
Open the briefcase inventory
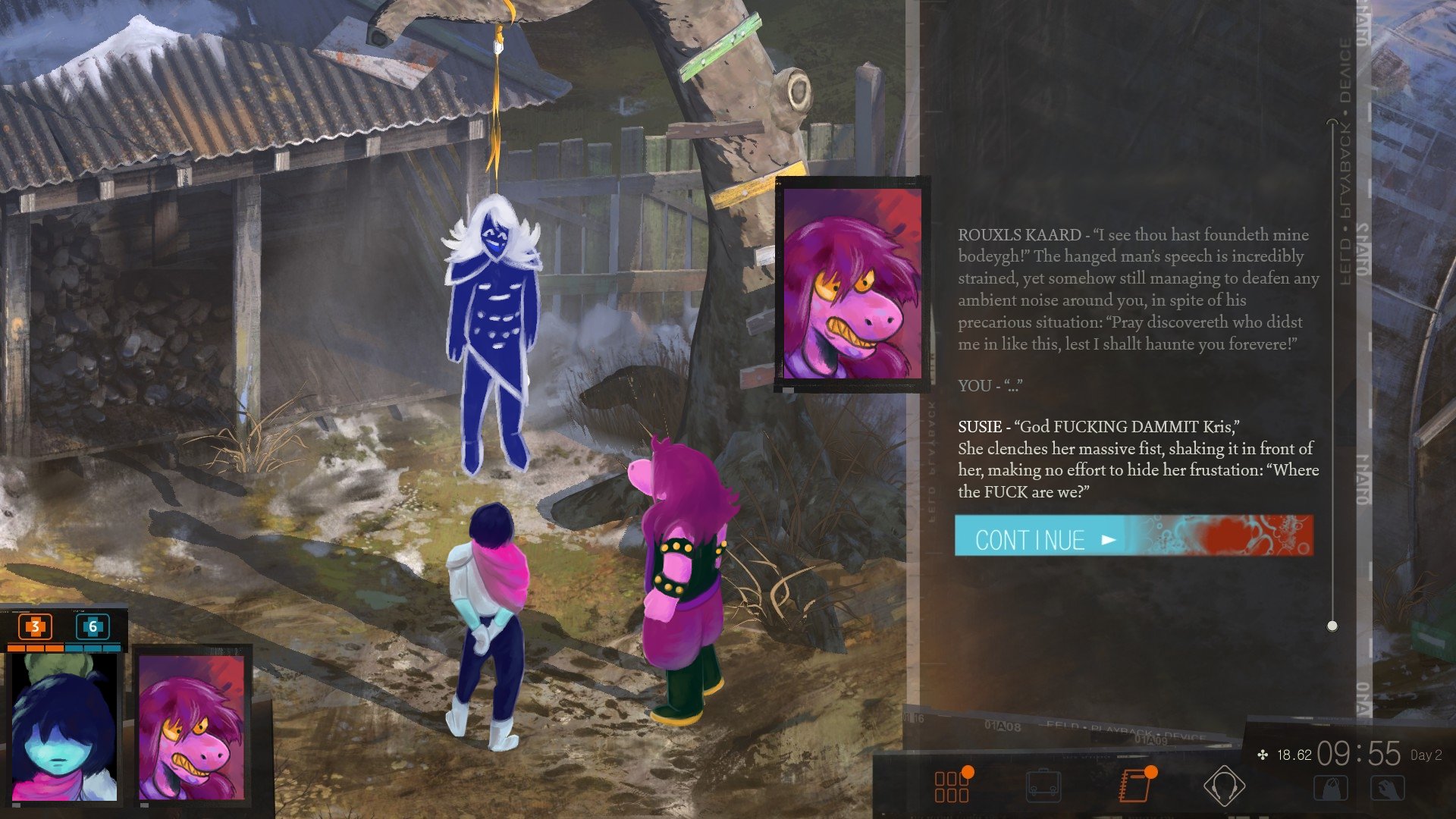[1043, 786]
